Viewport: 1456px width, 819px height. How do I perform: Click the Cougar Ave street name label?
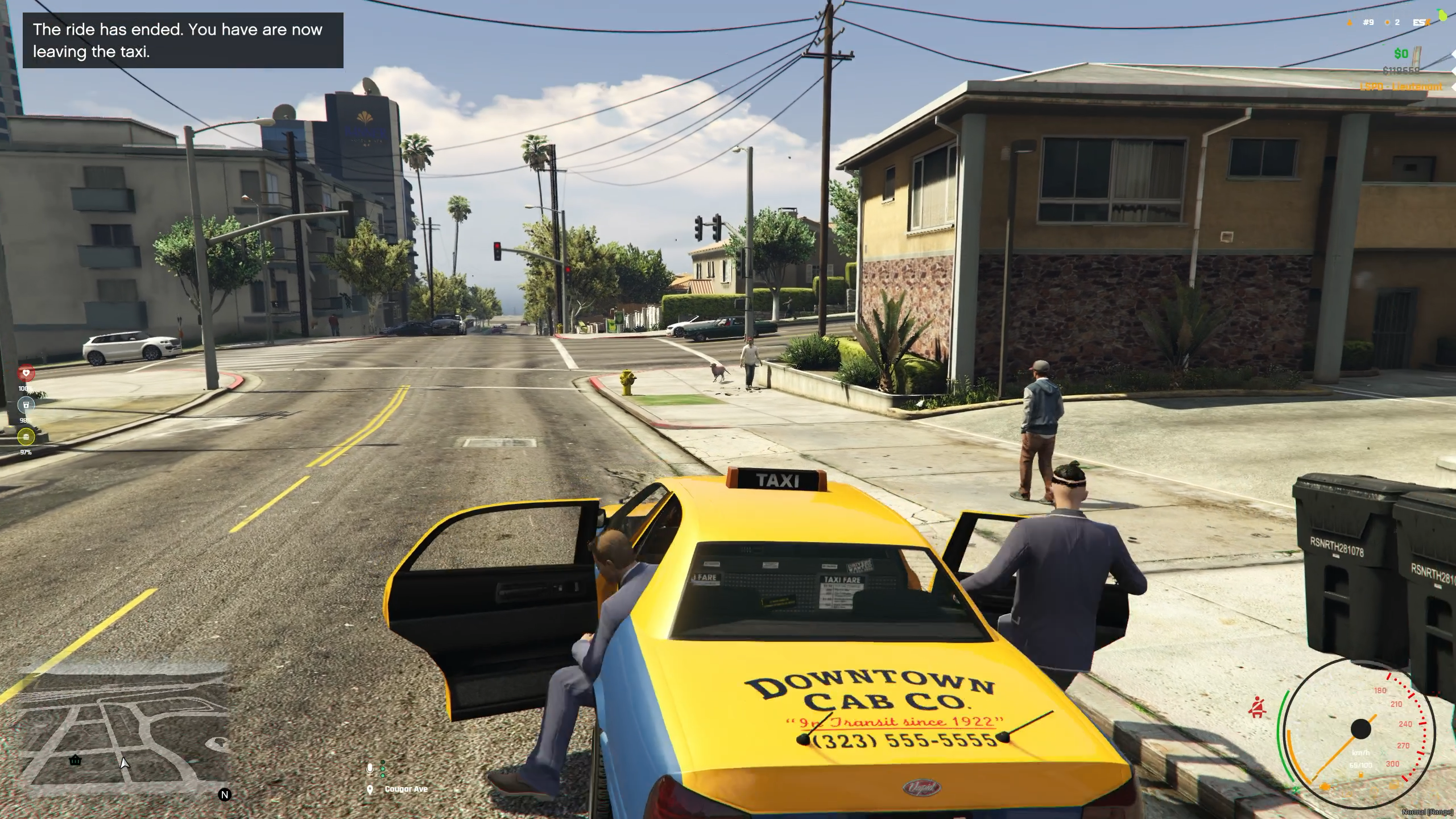[x=407, y=789]
